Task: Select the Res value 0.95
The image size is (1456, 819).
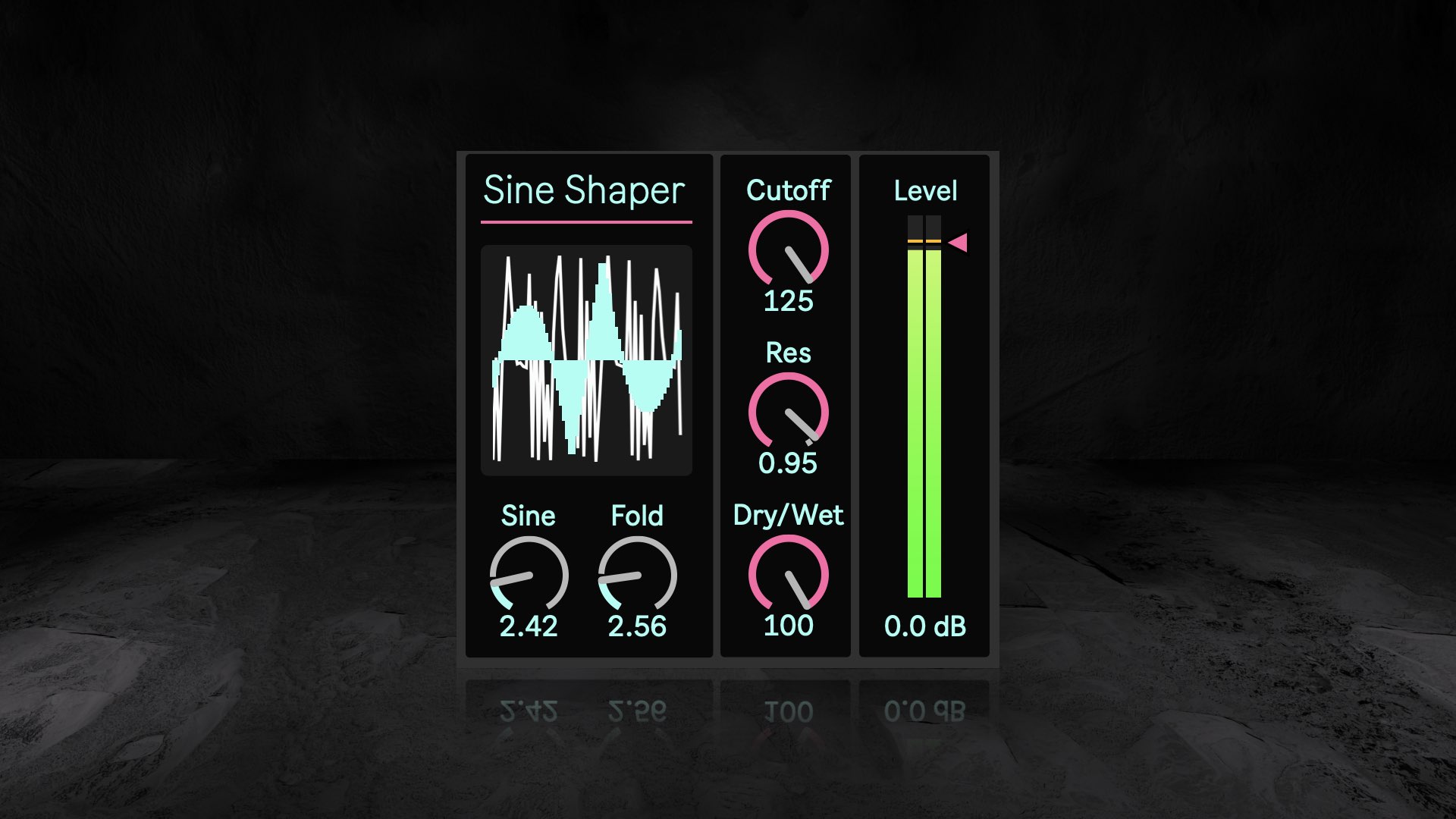Action: tap(788, 463)
